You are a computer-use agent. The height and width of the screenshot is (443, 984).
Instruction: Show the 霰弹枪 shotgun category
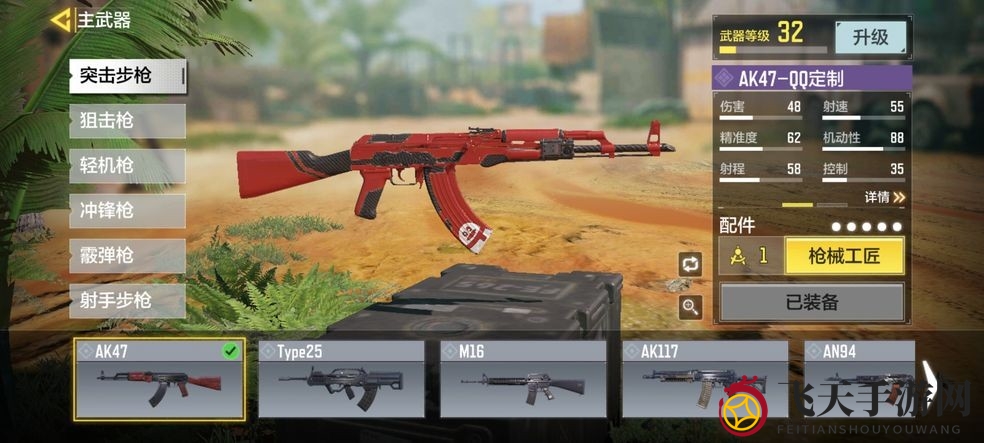[x=127, y=256]
